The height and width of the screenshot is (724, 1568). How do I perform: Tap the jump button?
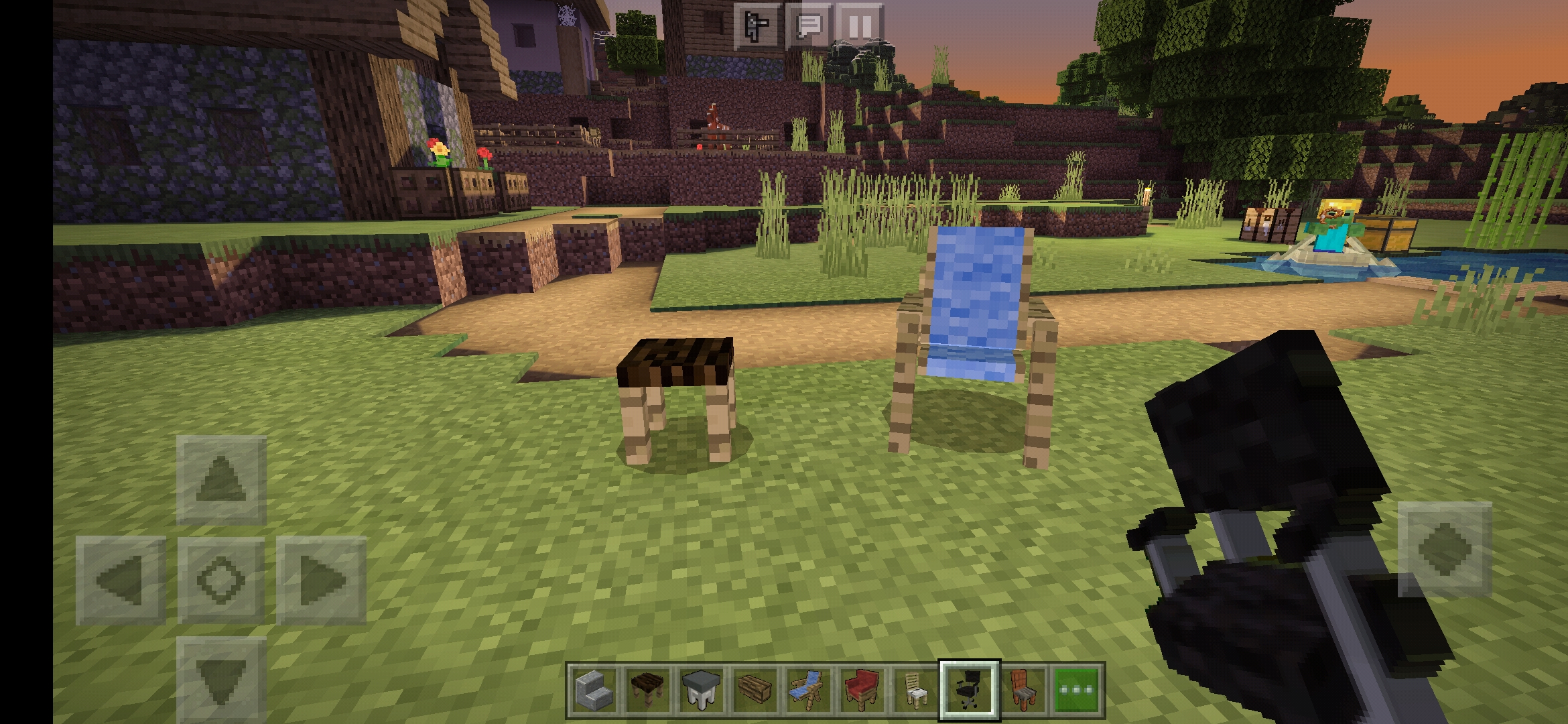[x=1445, y=549]
